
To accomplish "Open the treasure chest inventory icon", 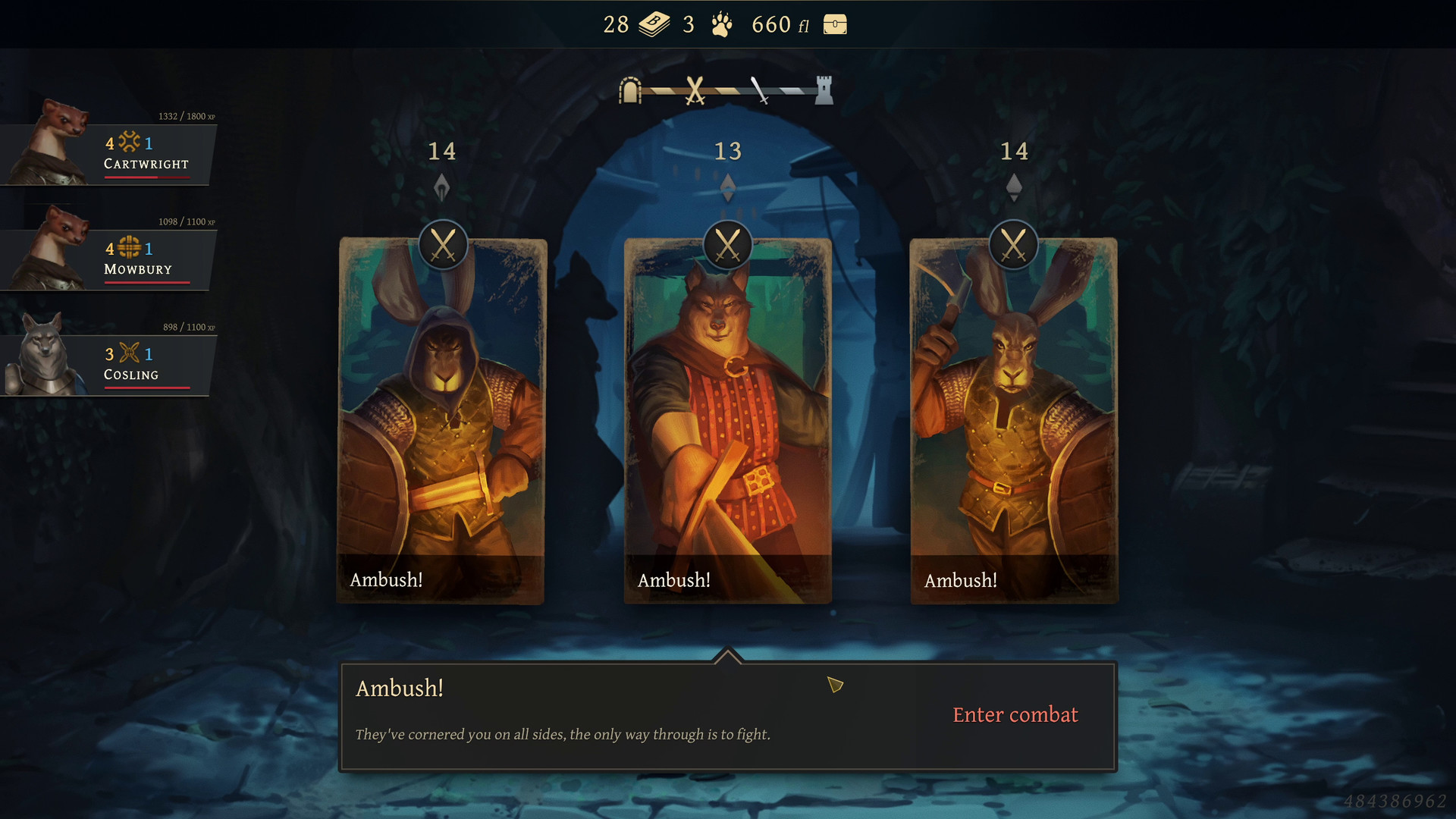I will click(834, 25).
